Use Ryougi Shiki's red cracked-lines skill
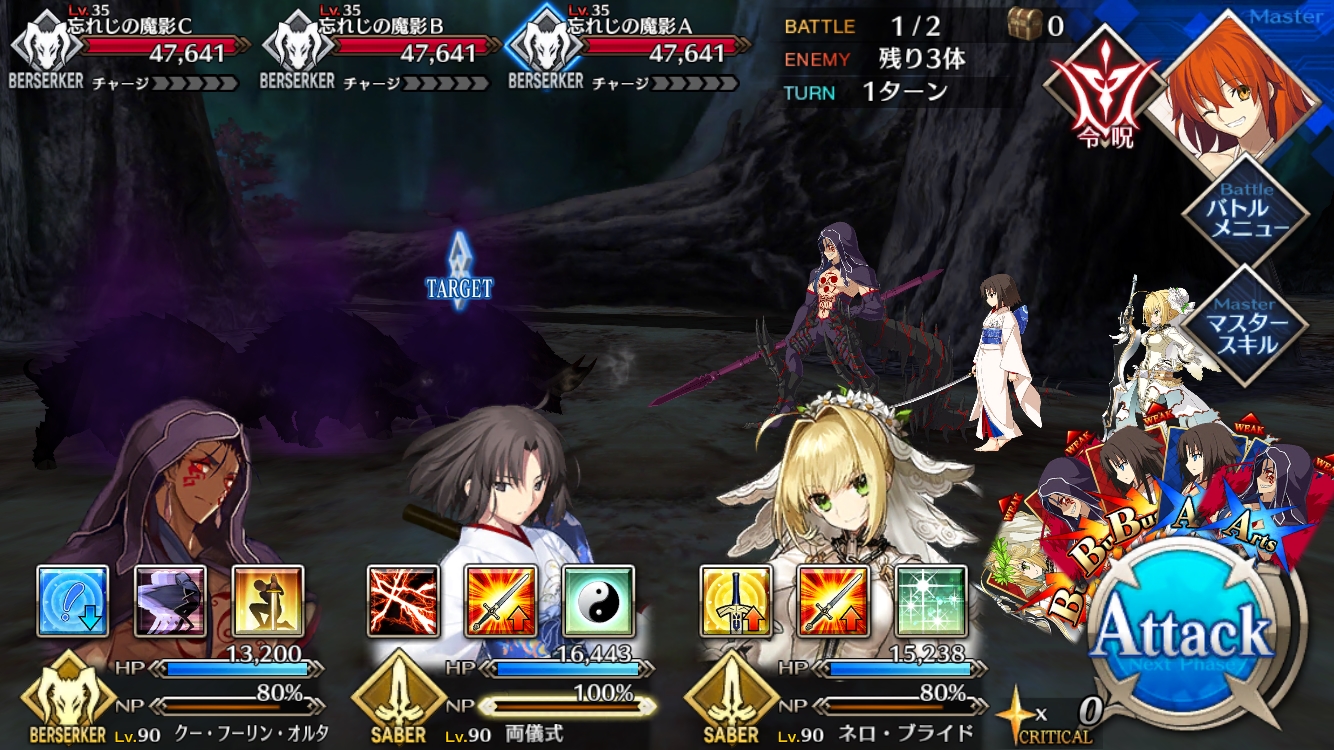Image resolution: width=1334 pixels, height=750 pixels. tap(403, 601)
